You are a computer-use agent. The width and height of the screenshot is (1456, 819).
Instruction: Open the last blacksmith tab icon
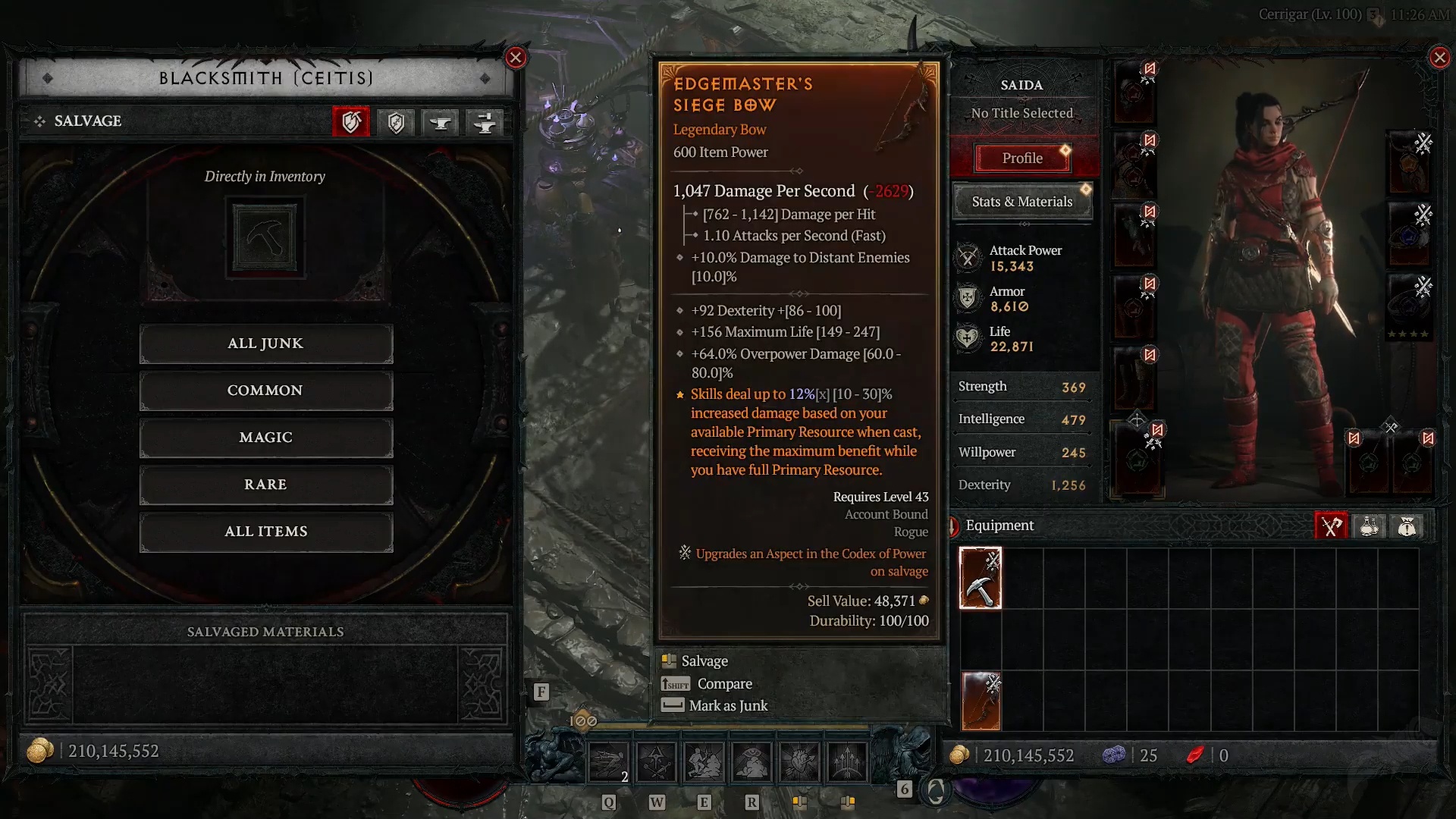[x=485, y=122]
